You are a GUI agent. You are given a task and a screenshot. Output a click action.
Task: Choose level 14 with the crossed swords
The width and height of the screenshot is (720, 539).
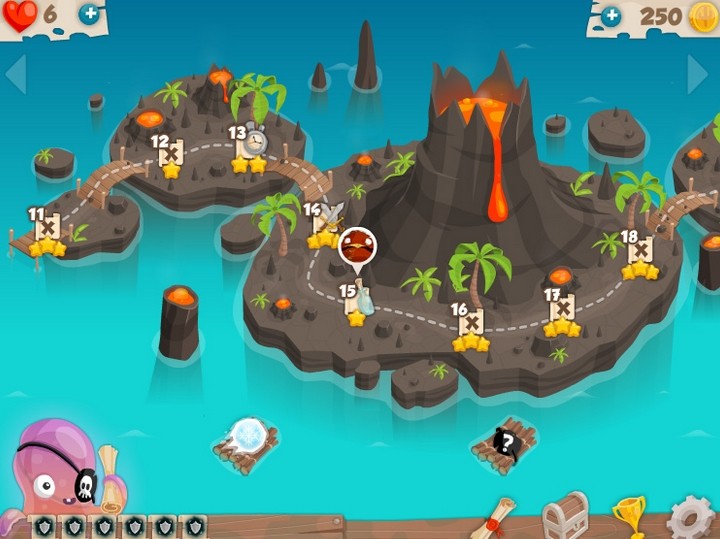click(325, 222)
